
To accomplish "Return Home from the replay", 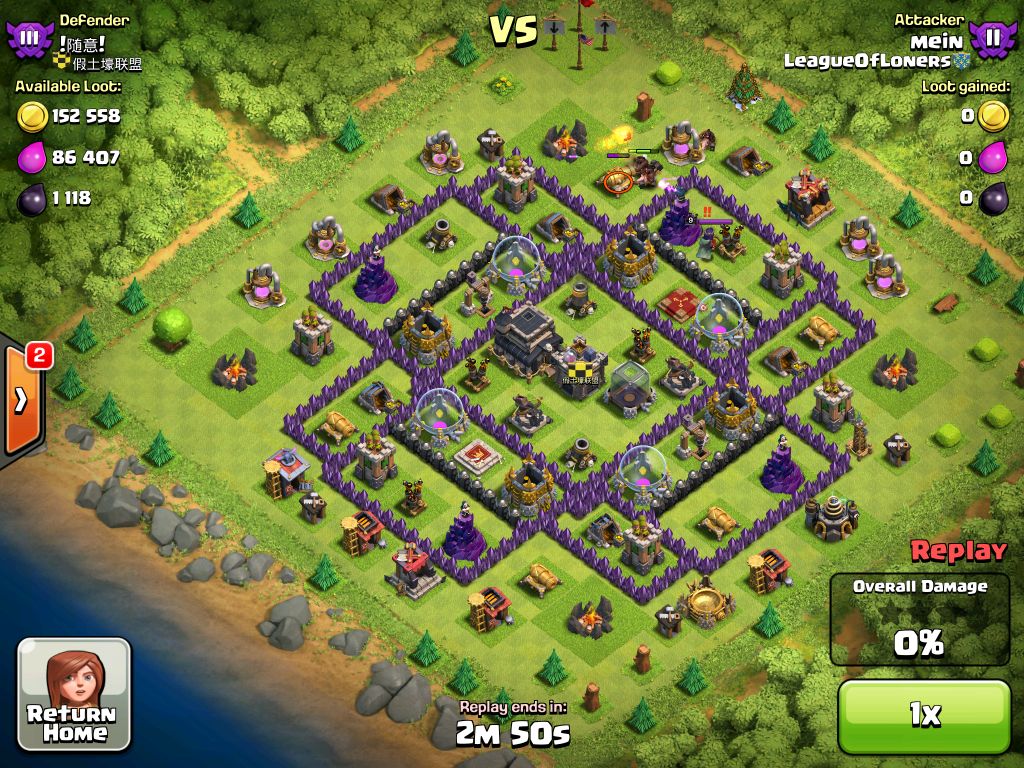I will [x=73, y=693].
